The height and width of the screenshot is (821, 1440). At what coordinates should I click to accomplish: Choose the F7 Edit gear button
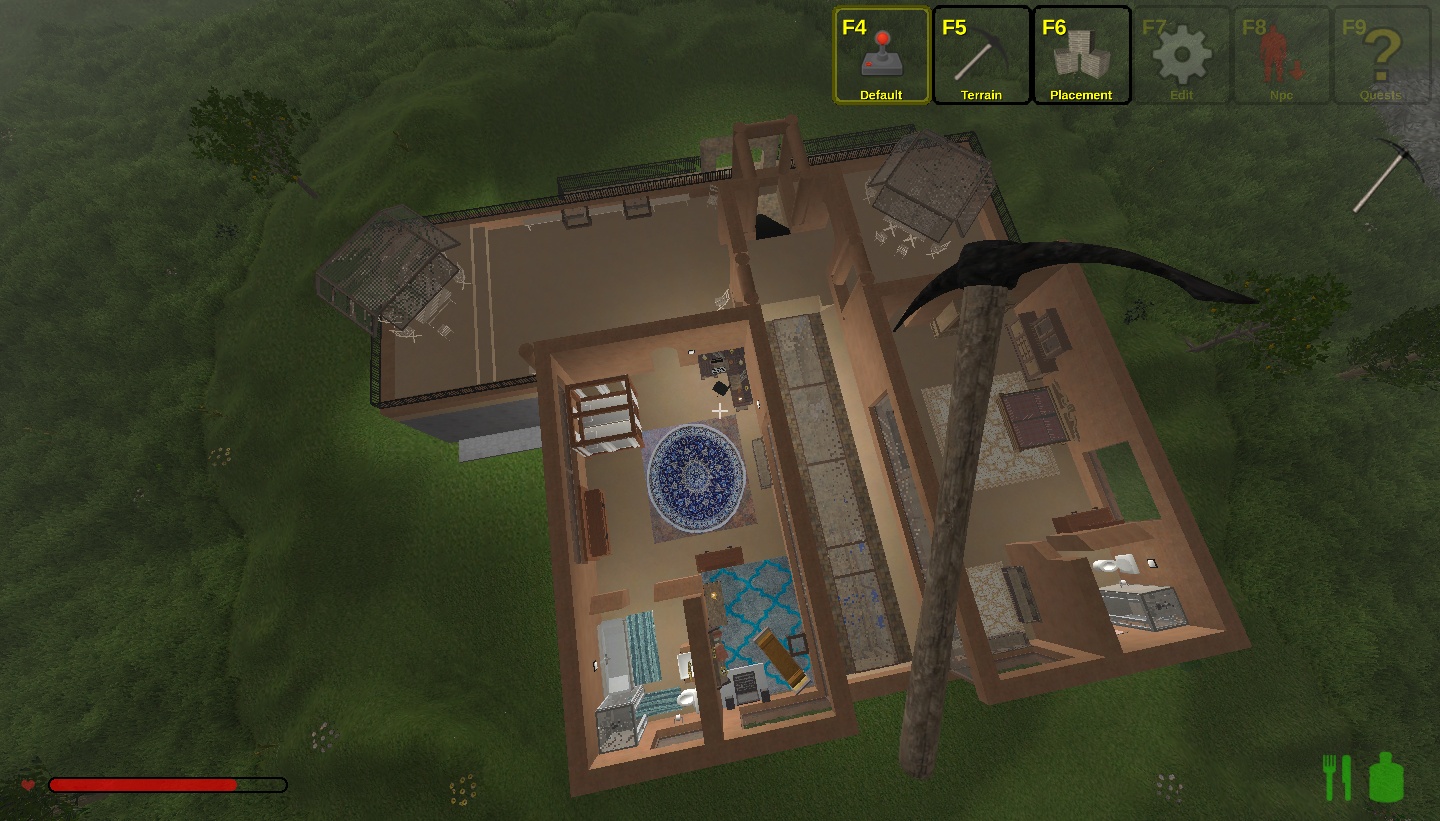1181,56
